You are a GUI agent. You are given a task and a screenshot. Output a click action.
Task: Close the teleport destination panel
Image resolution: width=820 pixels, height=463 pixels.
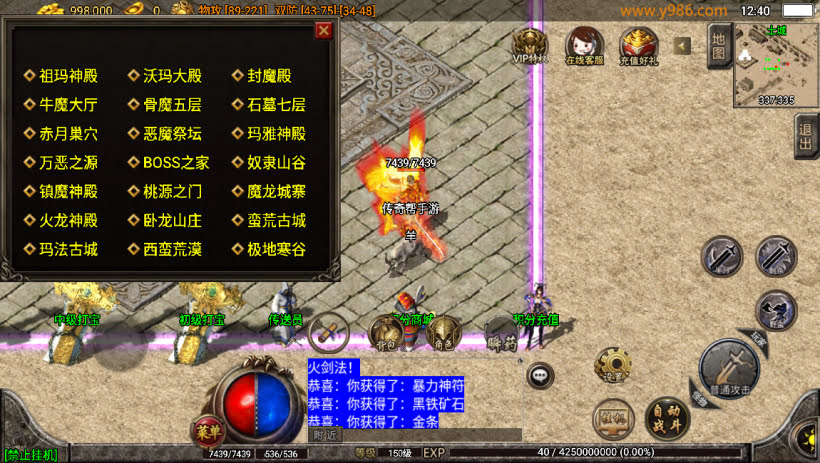(323, 30)
